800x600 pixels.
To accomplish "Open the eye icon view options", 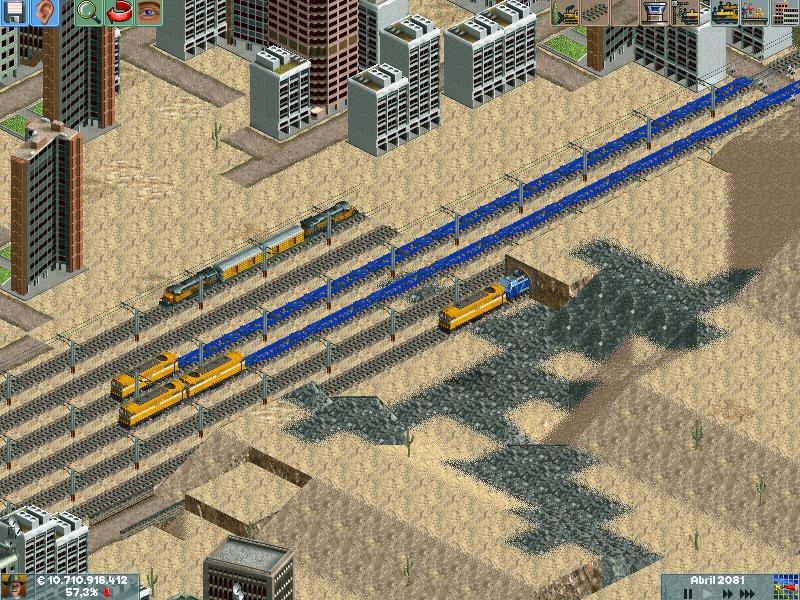I will [x=149, y=13].
